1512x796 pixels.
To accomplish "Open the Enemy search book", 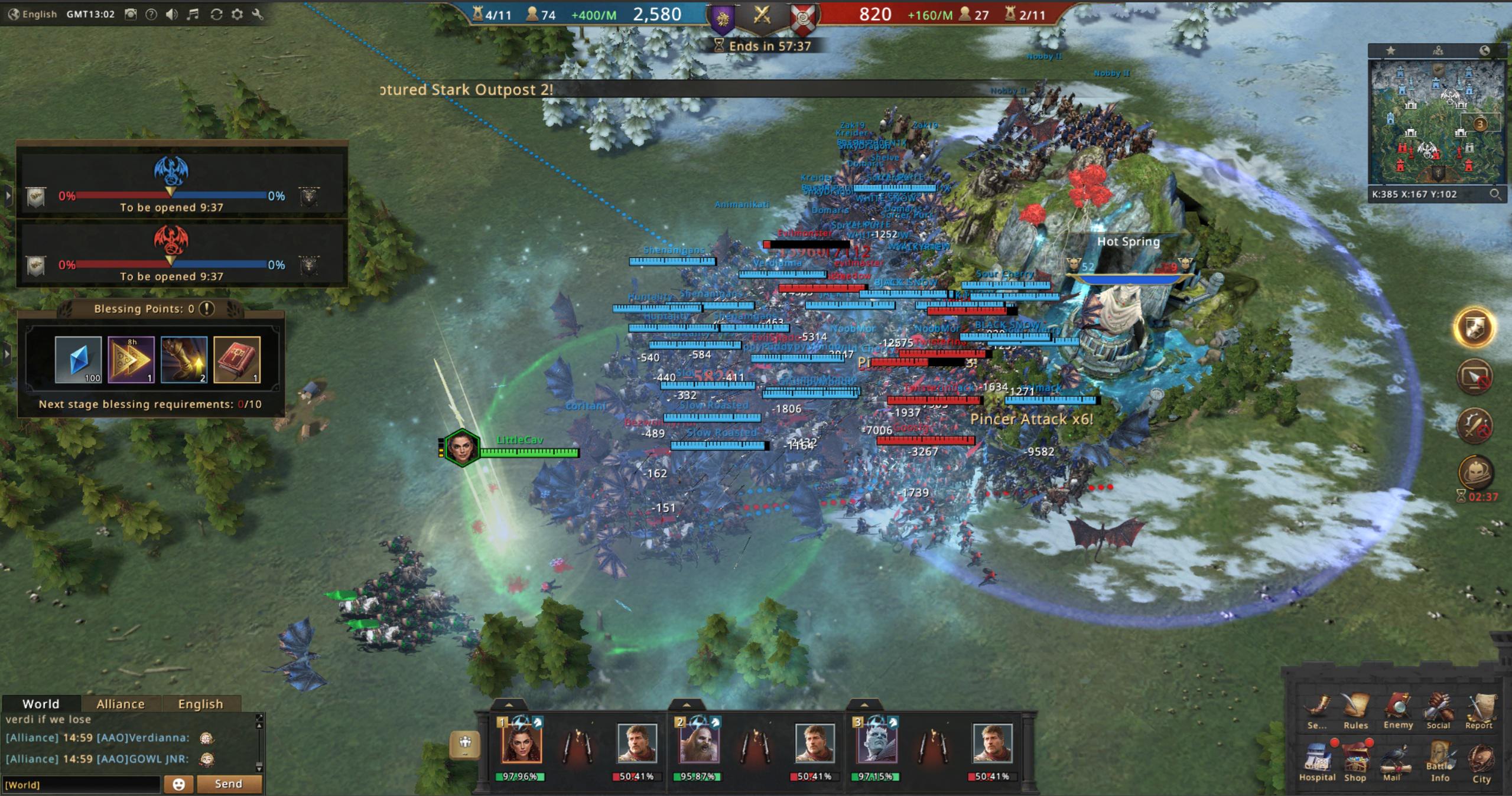I will (1398, 710).
